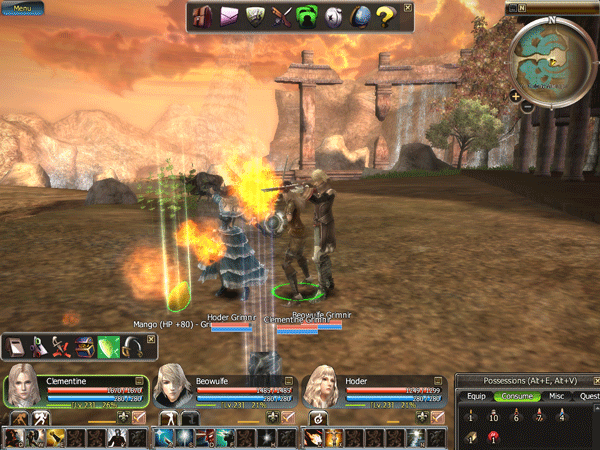Open the Menu button
Viewport: 600px width, 450px height.
click(21, 8)
